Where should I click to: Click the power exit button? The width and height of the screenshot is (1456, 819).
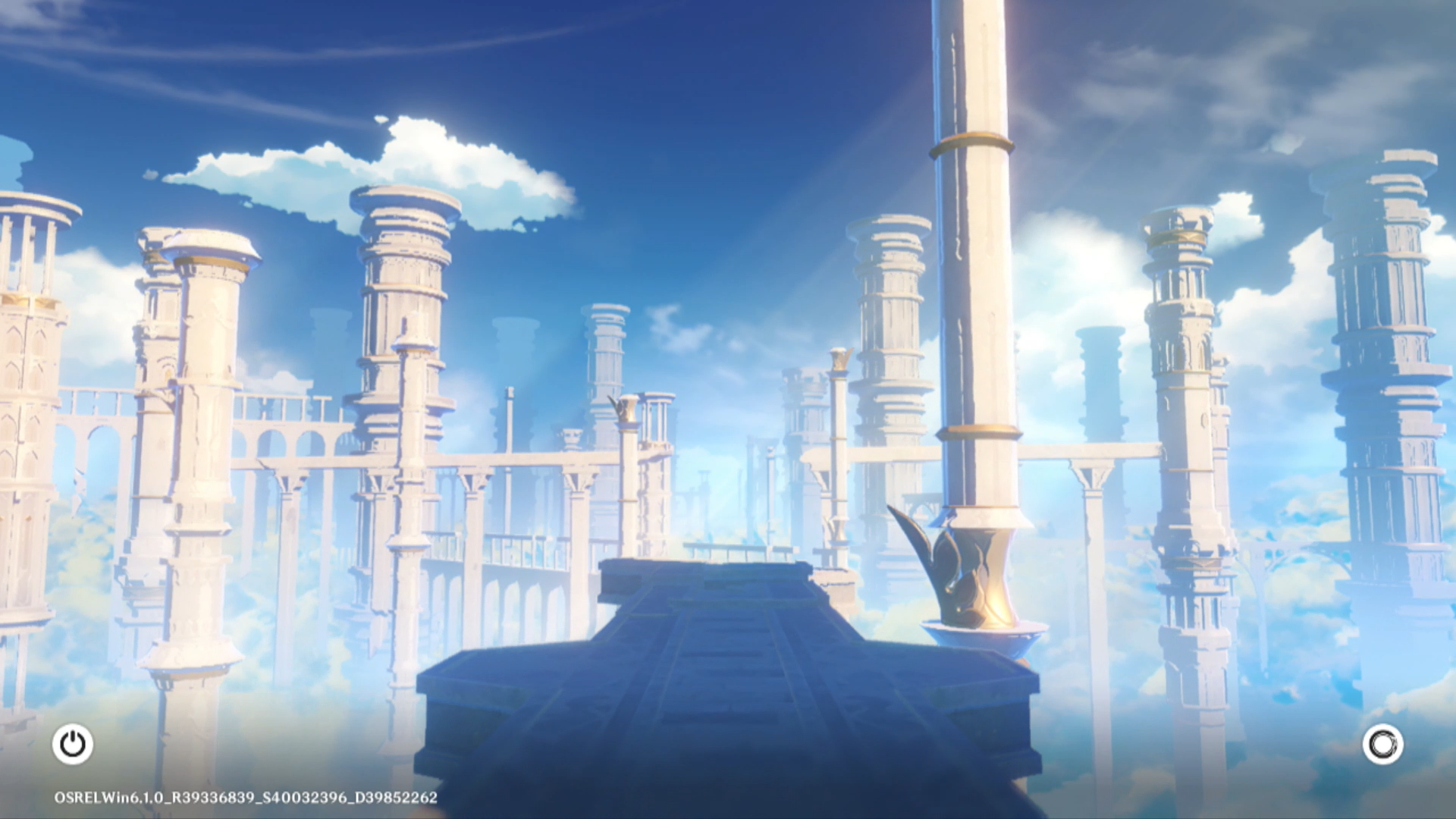(73, 744)
